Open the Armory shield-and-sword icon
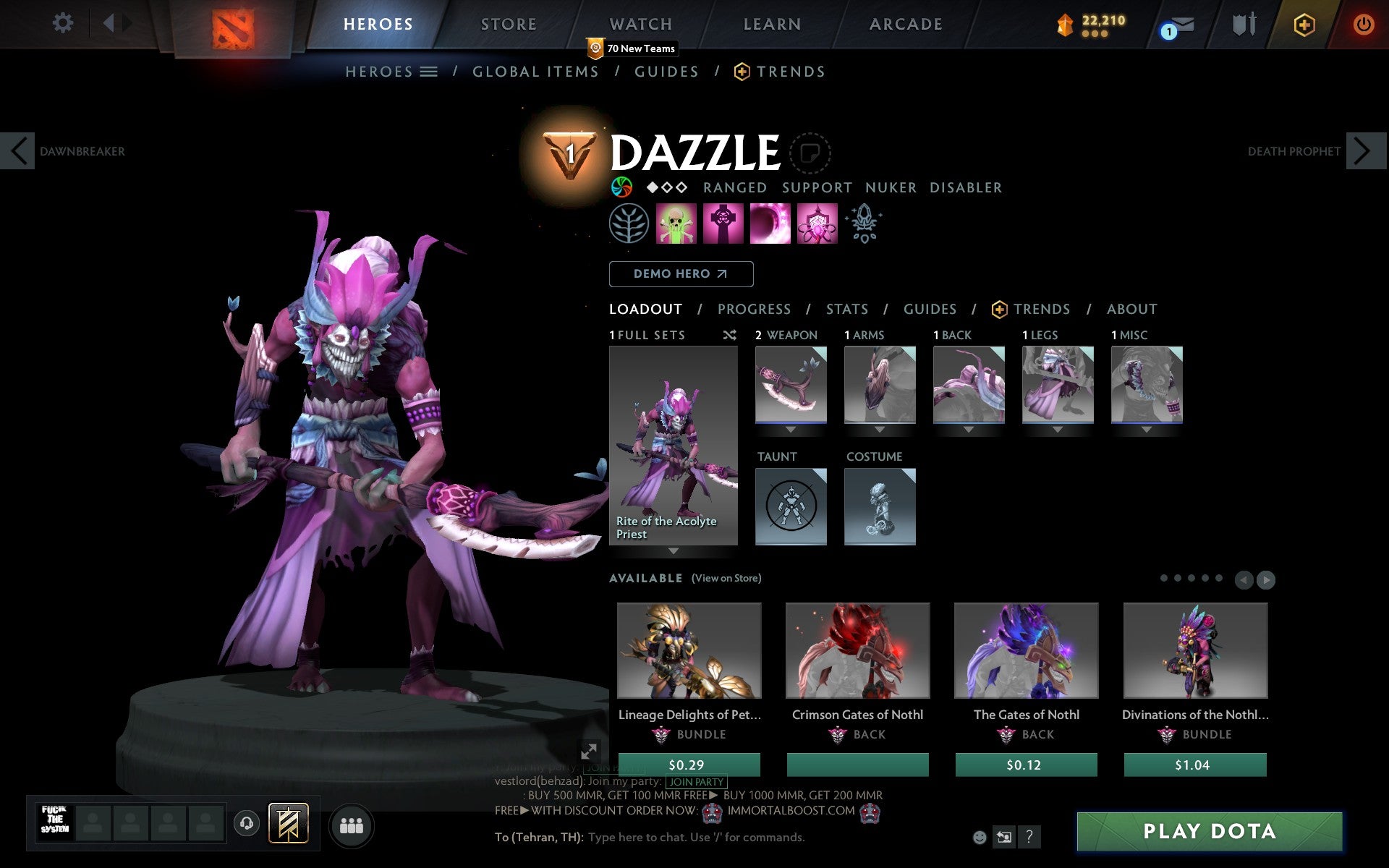 click(1243, 23)
